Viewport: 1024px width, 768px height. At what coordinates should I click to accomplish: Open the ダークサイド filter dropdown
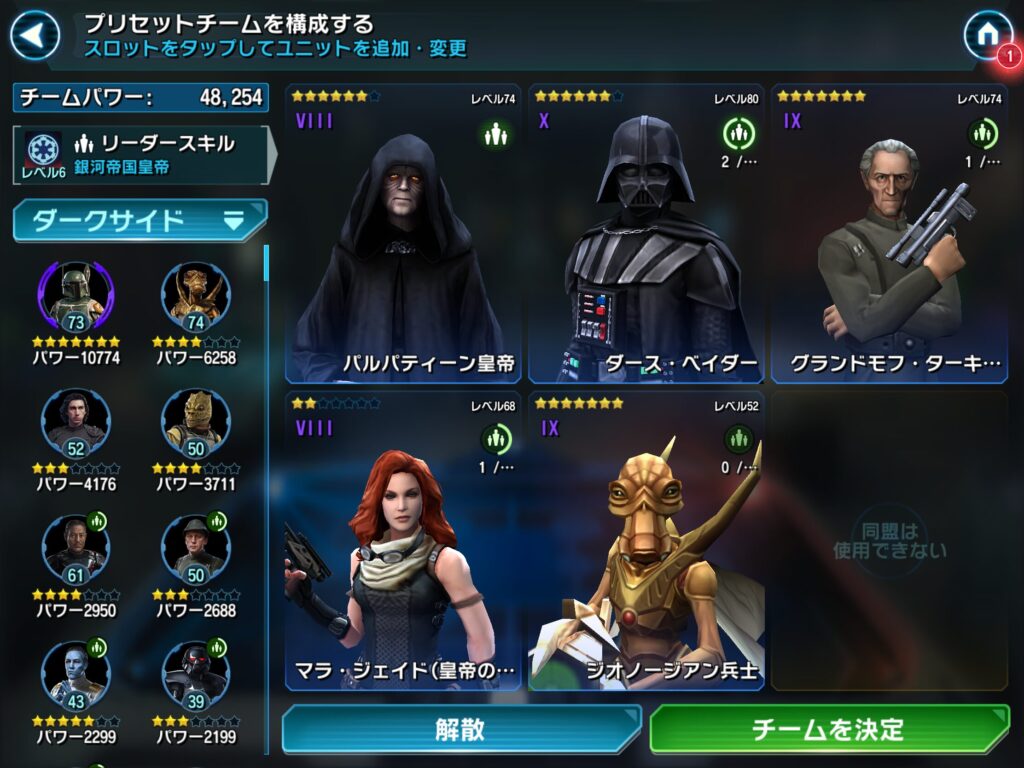pyautogui.click(x=140, y=221)
